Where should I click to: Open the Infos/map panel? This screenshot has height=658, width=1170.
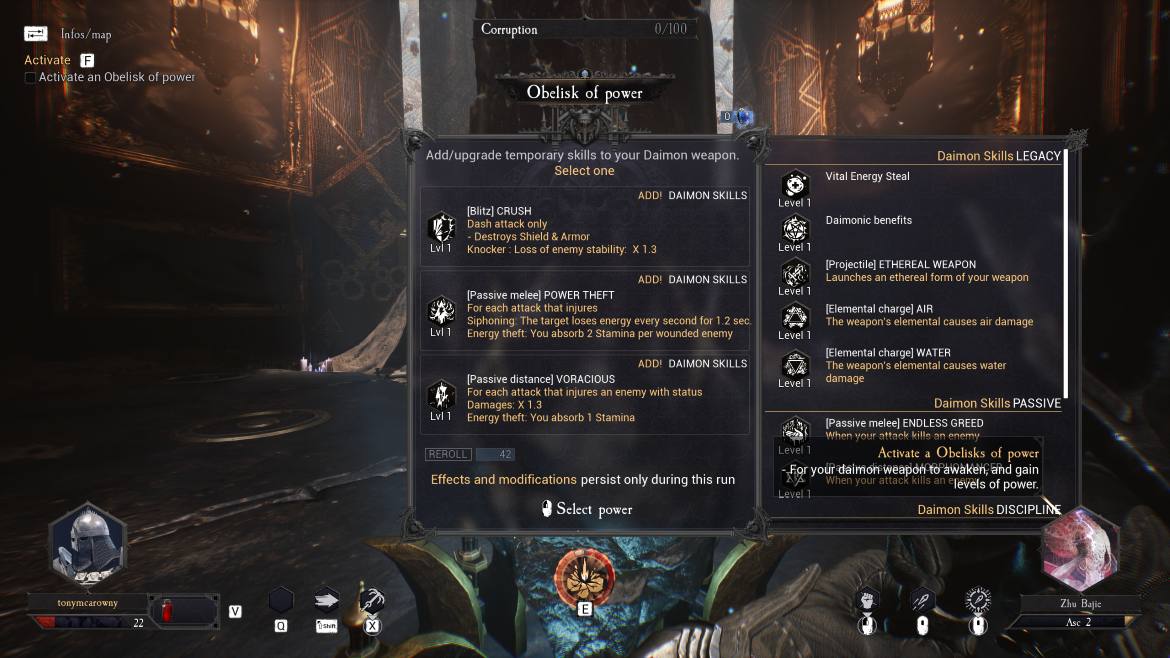point(37,33)
